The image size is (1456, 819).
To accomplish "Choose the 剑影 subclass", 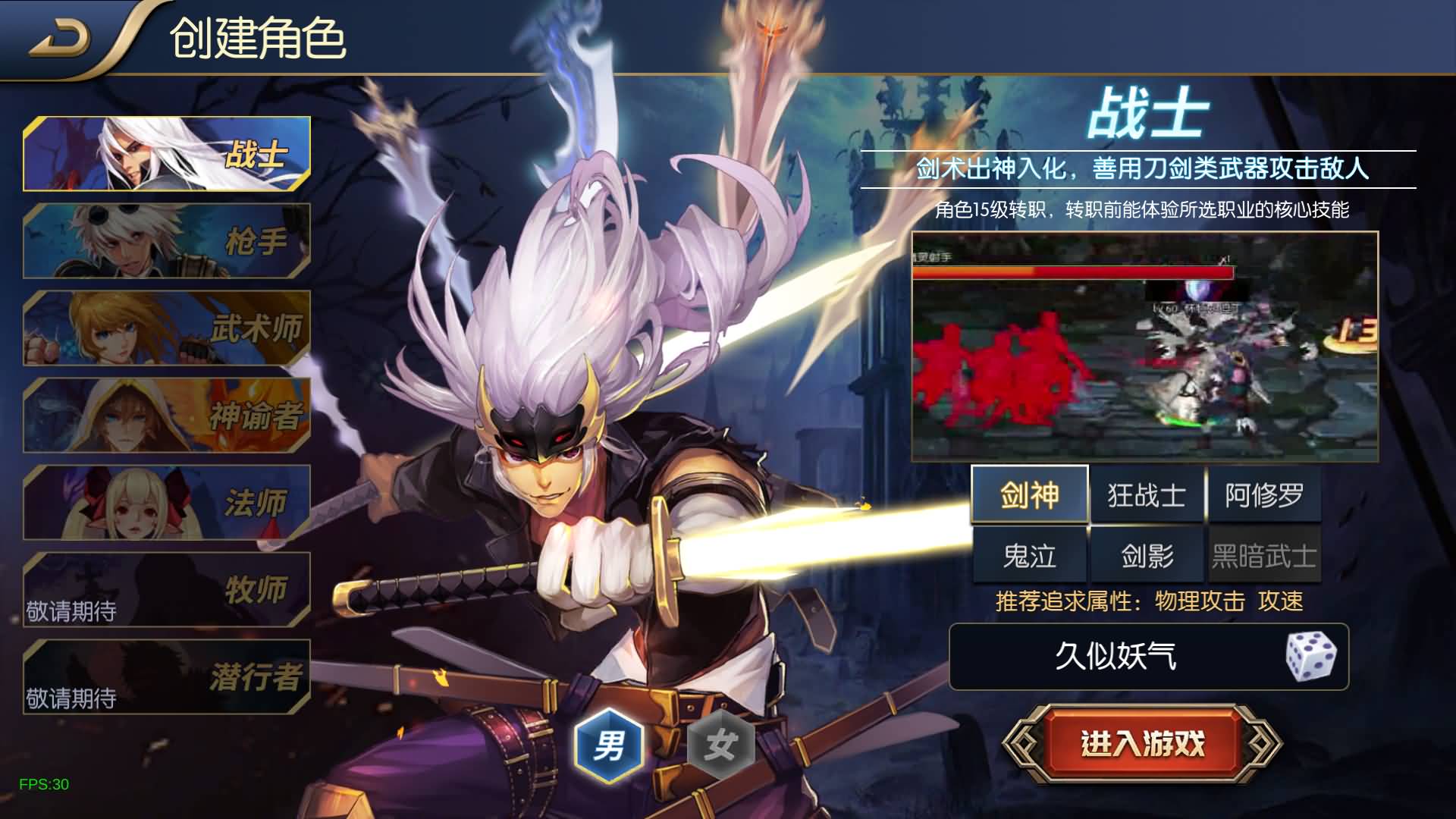I will 1147,554.
